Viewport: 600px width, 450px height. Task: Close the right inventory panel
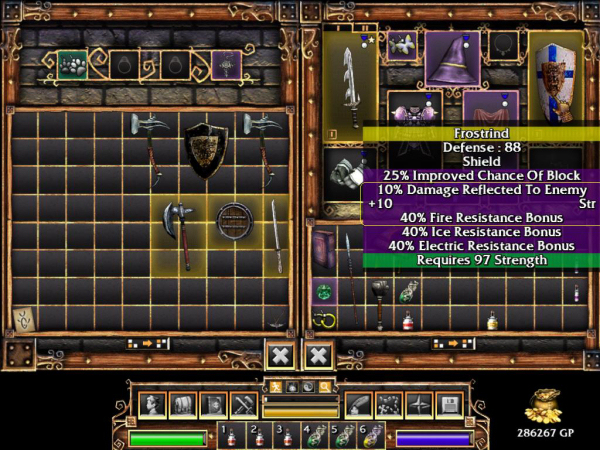tap(318, 355)
